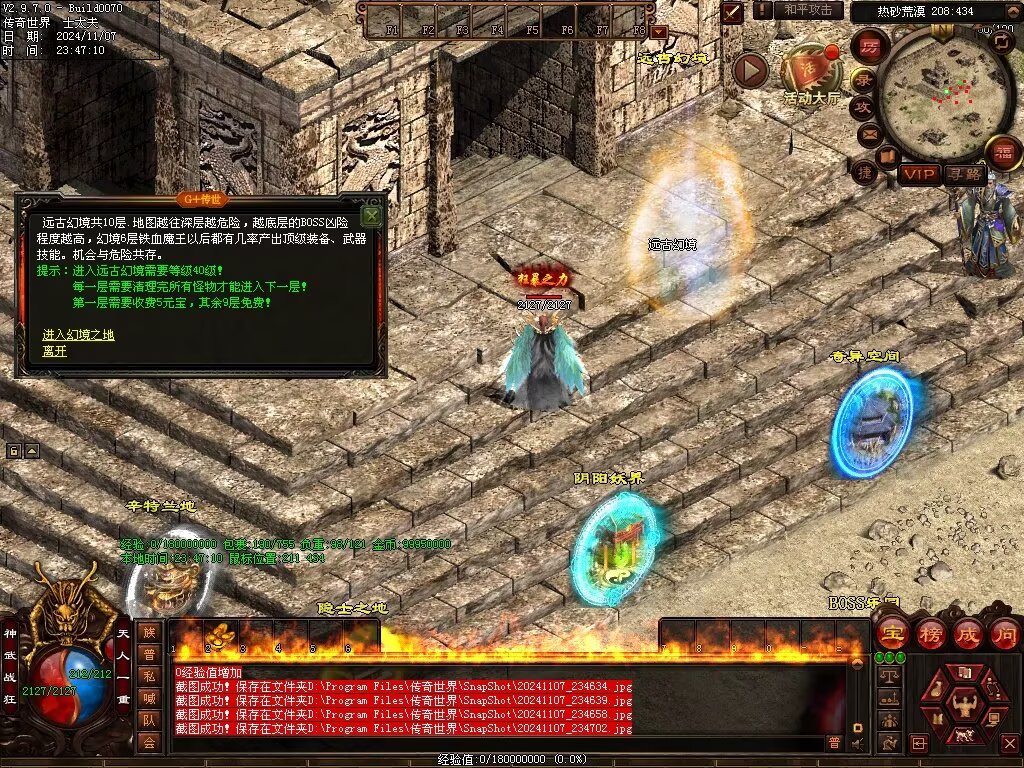Select the gold ingot hotbar slot

point(220,635)
